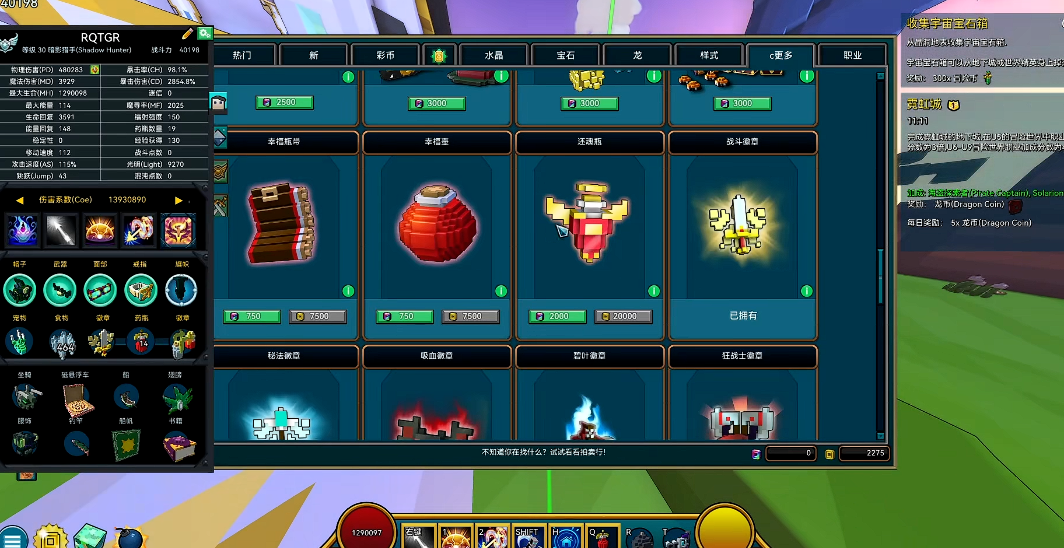This screenshot has width=1064, height=548.
Task: Select the pizza box mount slot
Action: tap(75, 397)
